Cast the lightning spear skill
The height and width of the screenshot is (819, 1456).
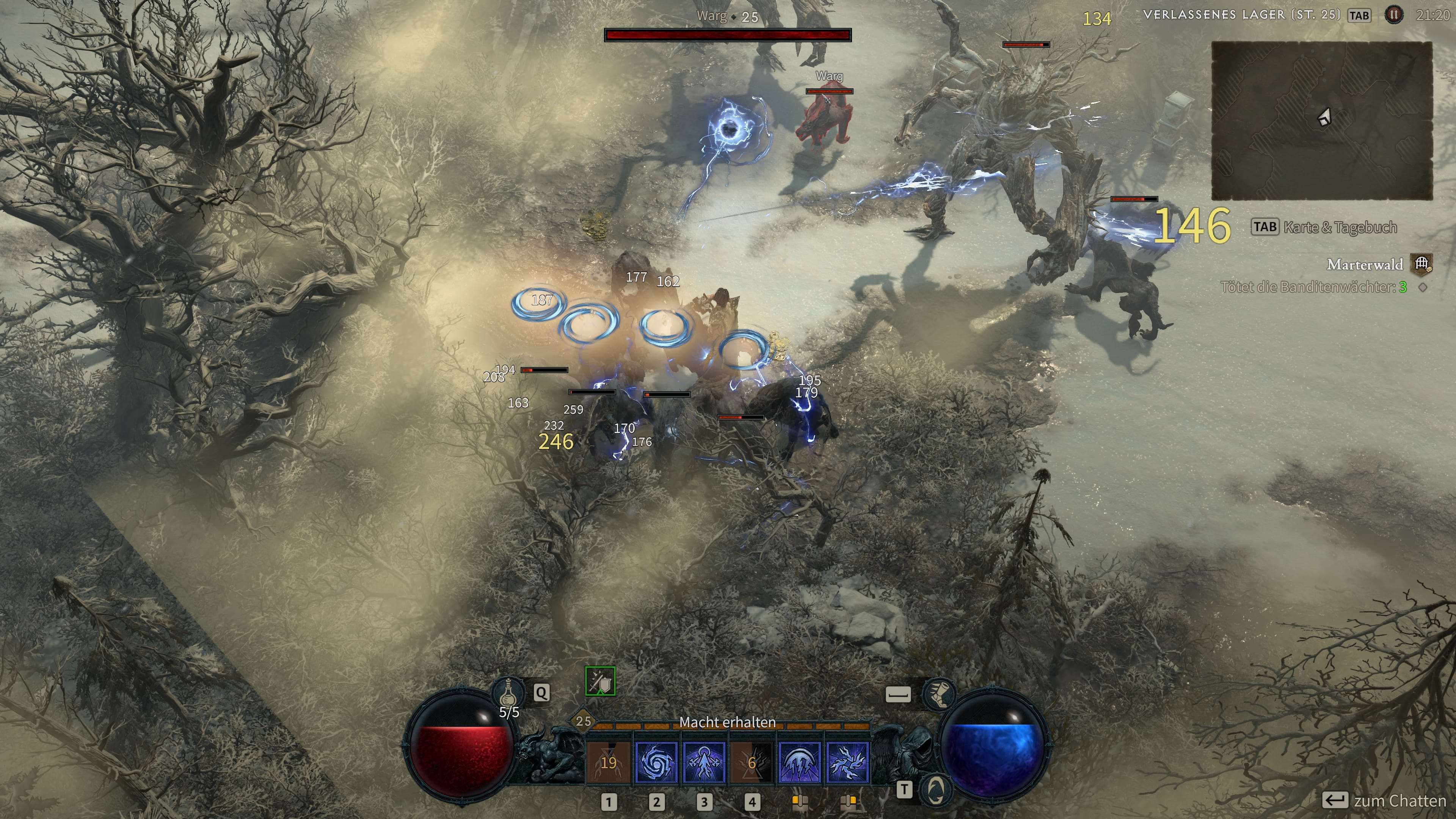(704, 763)
